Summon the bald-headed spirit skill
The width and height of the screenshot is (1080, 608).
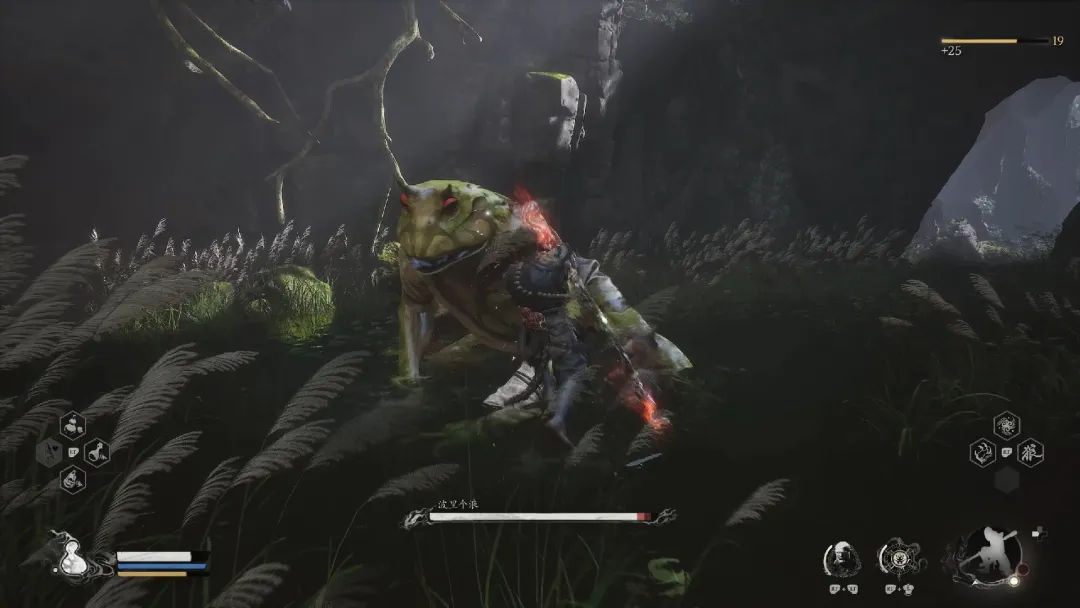point(841,558)
